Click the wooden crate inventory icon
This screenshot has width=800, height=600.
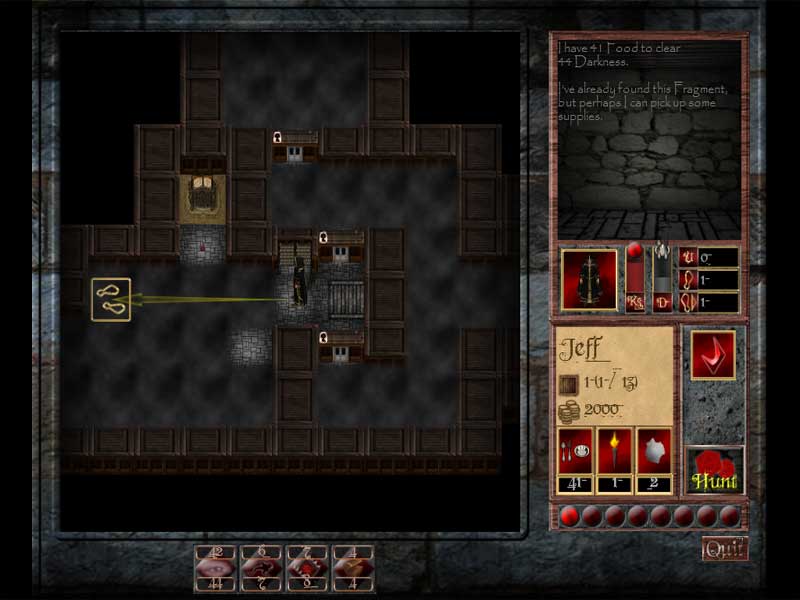[568, 383]
